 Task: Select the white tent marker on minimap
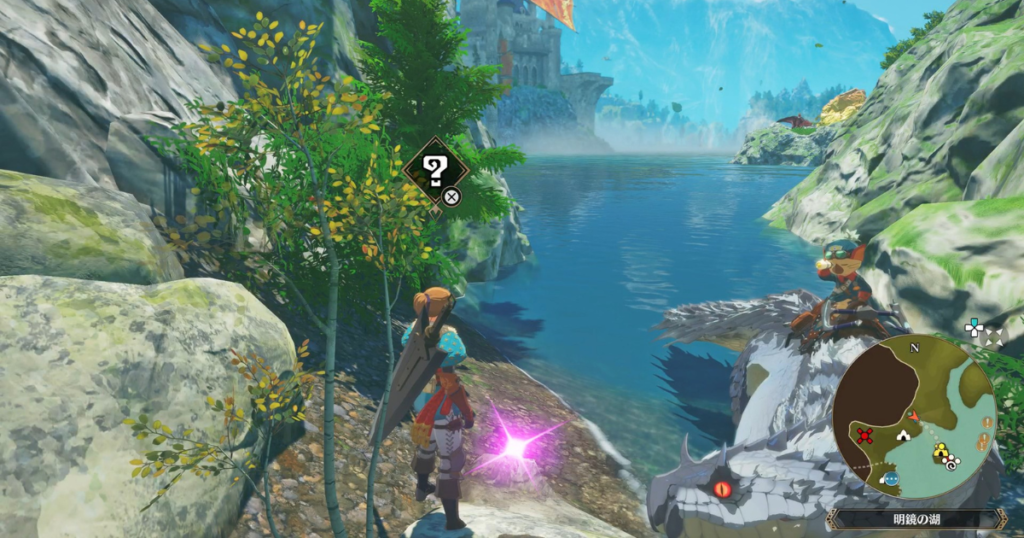(903, 435)
